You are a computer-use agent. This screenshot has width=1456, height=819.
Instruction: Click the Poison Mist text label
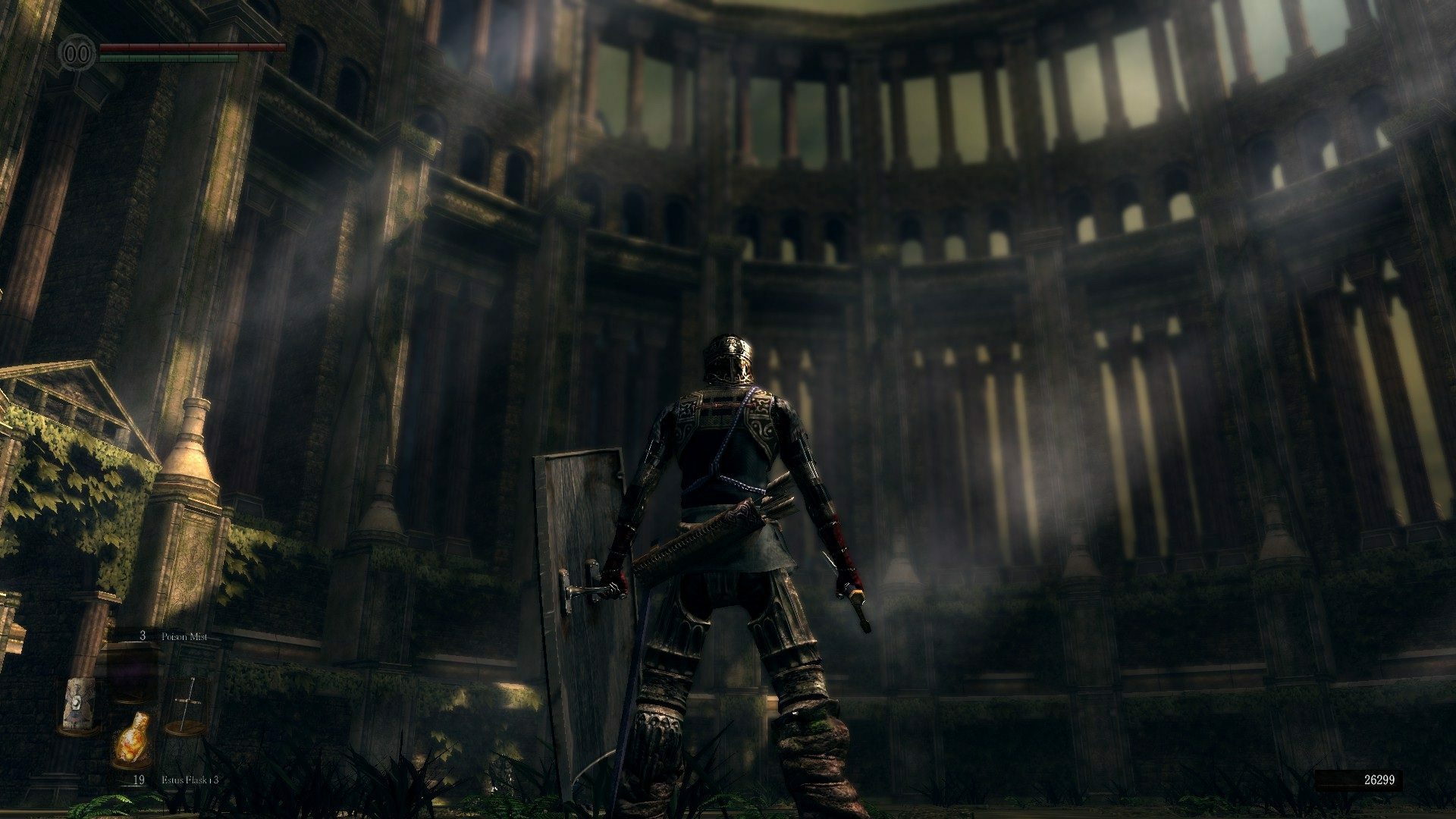pos(184,636)
